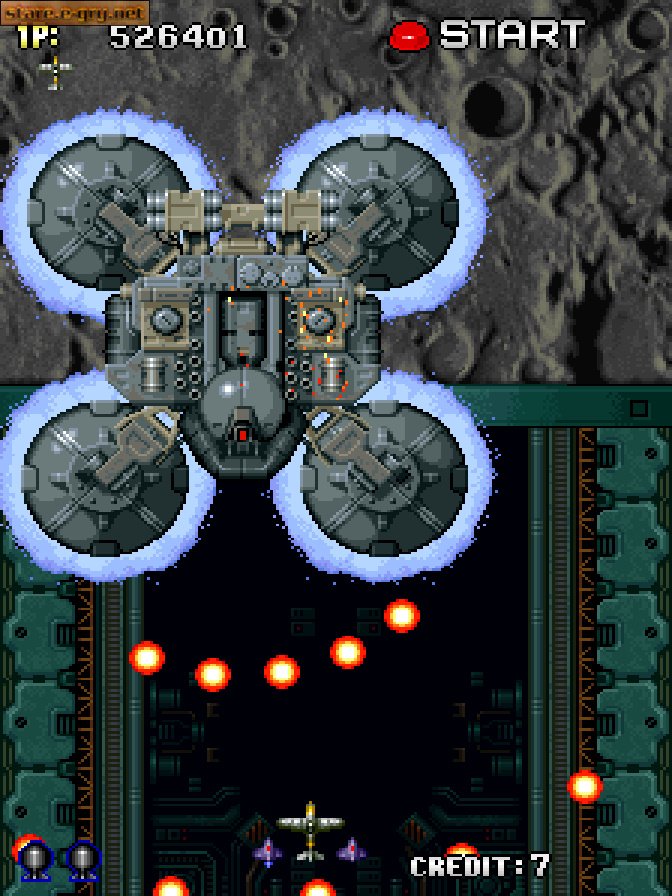Click the stare-e-gry.net watermark link
Viewport: 672px width, 896px height.
(75, 12)
